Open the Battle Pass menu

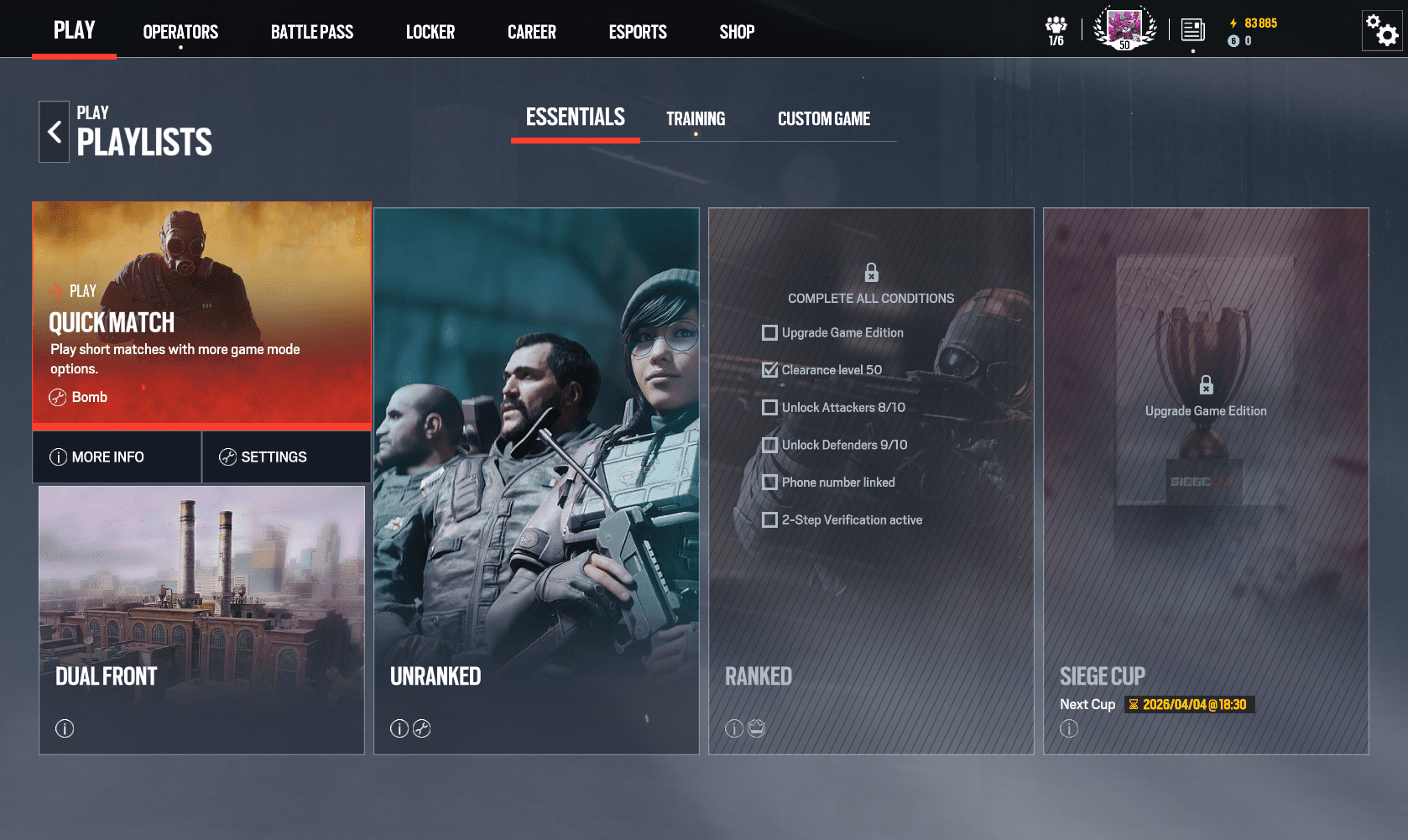[x=311, y=32]
